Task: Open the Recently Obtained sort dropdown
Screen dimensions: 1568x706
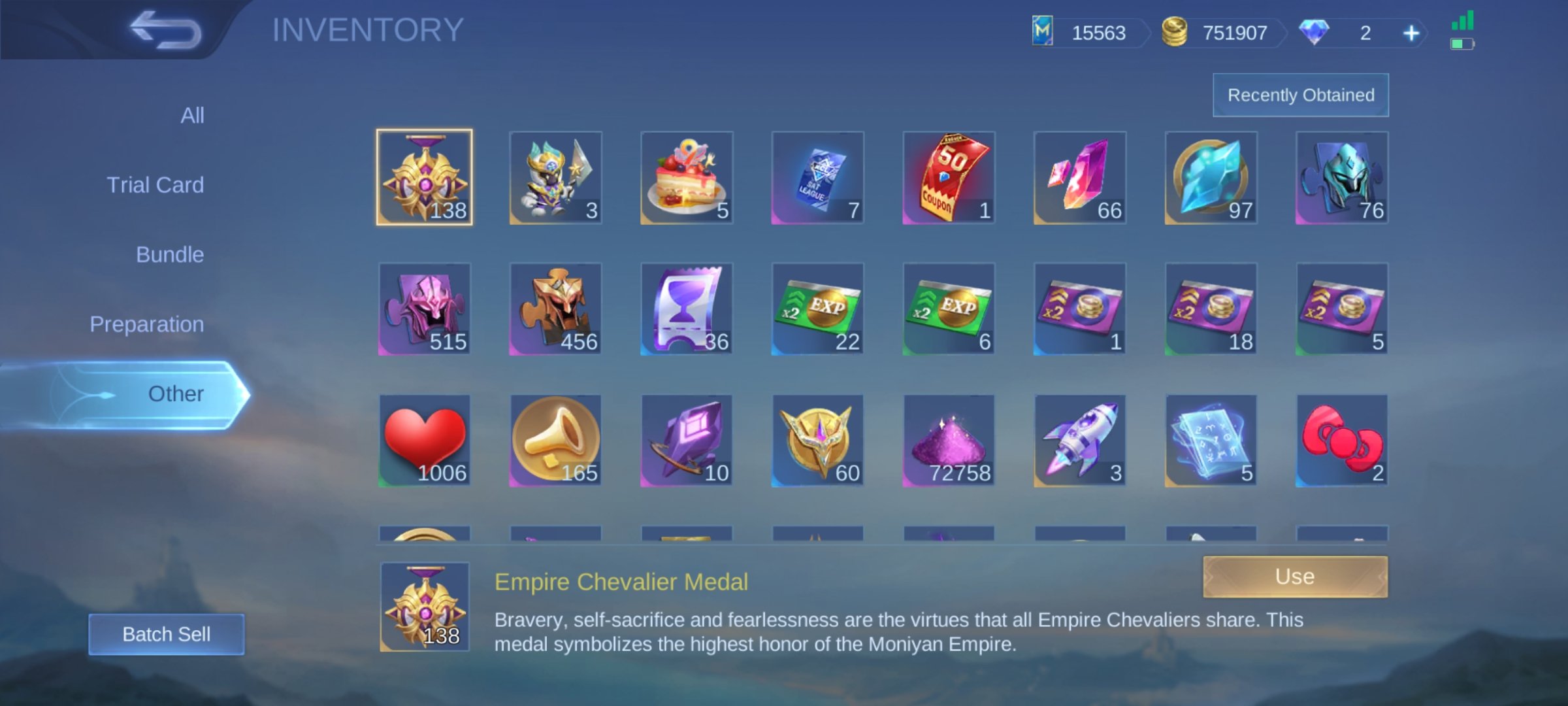Action: [1300, 94]
